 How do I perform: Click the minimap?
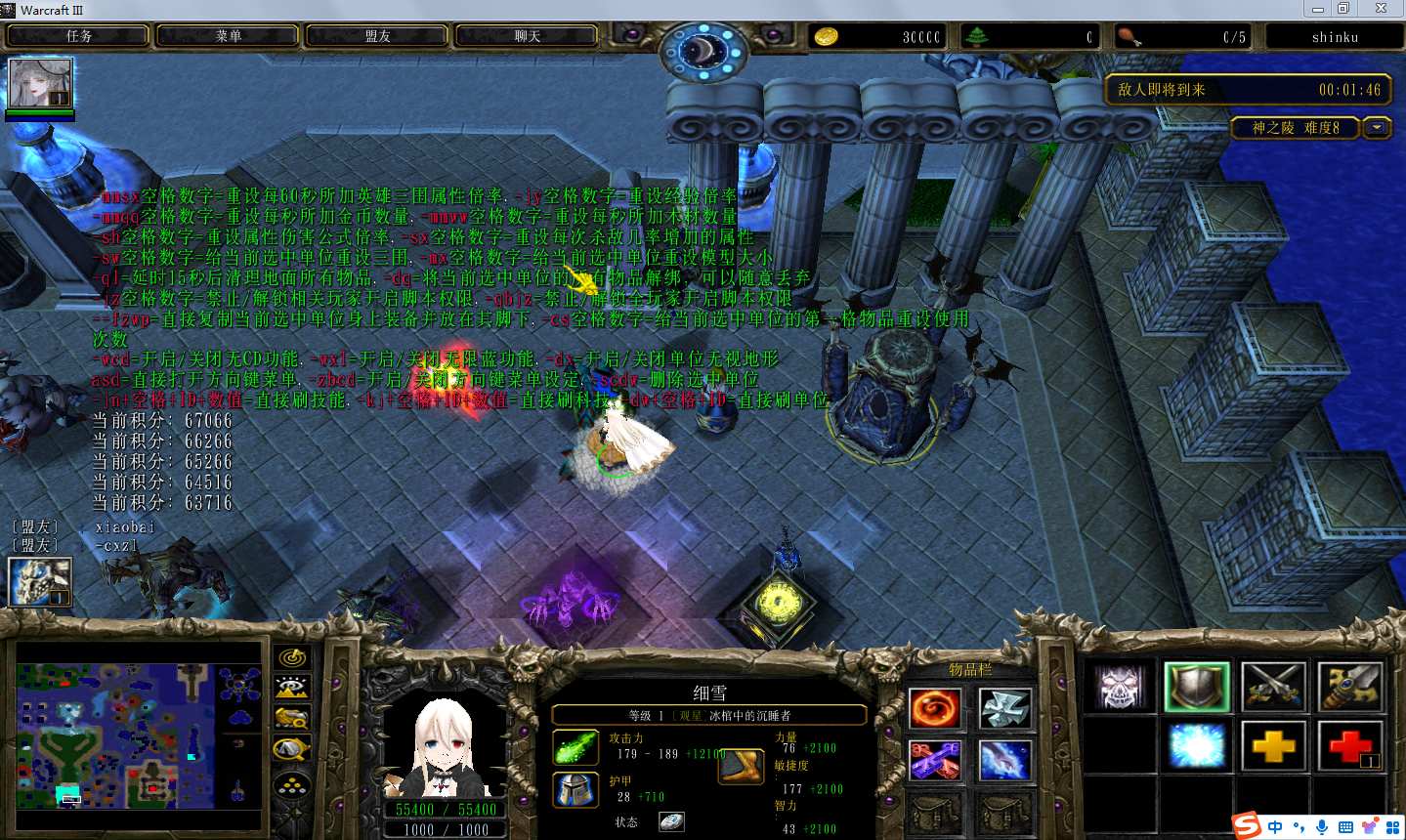point(139,735)
